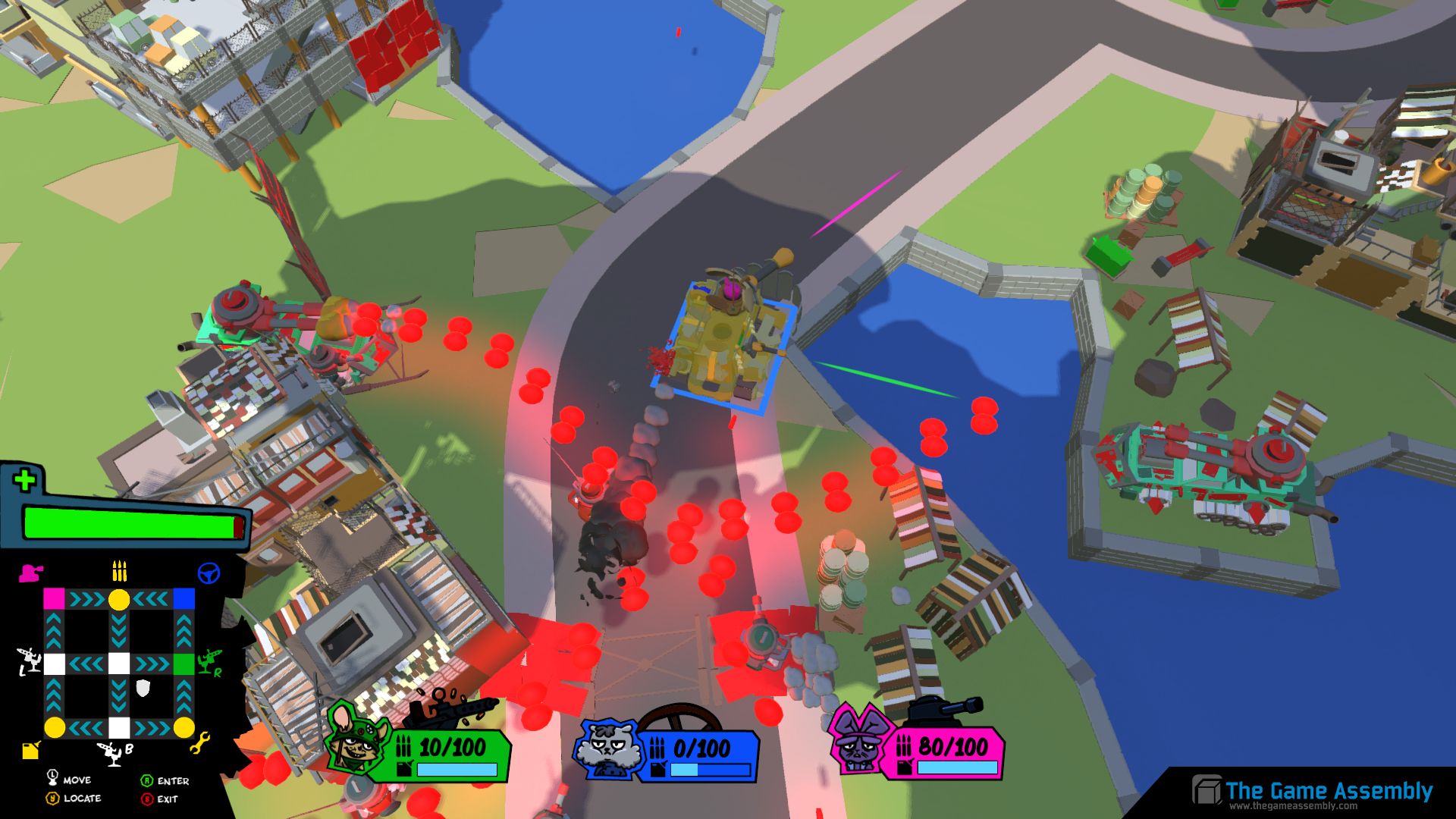Click the yellow ammo bullets icon

pyautogui.click(x=119, y=571)
